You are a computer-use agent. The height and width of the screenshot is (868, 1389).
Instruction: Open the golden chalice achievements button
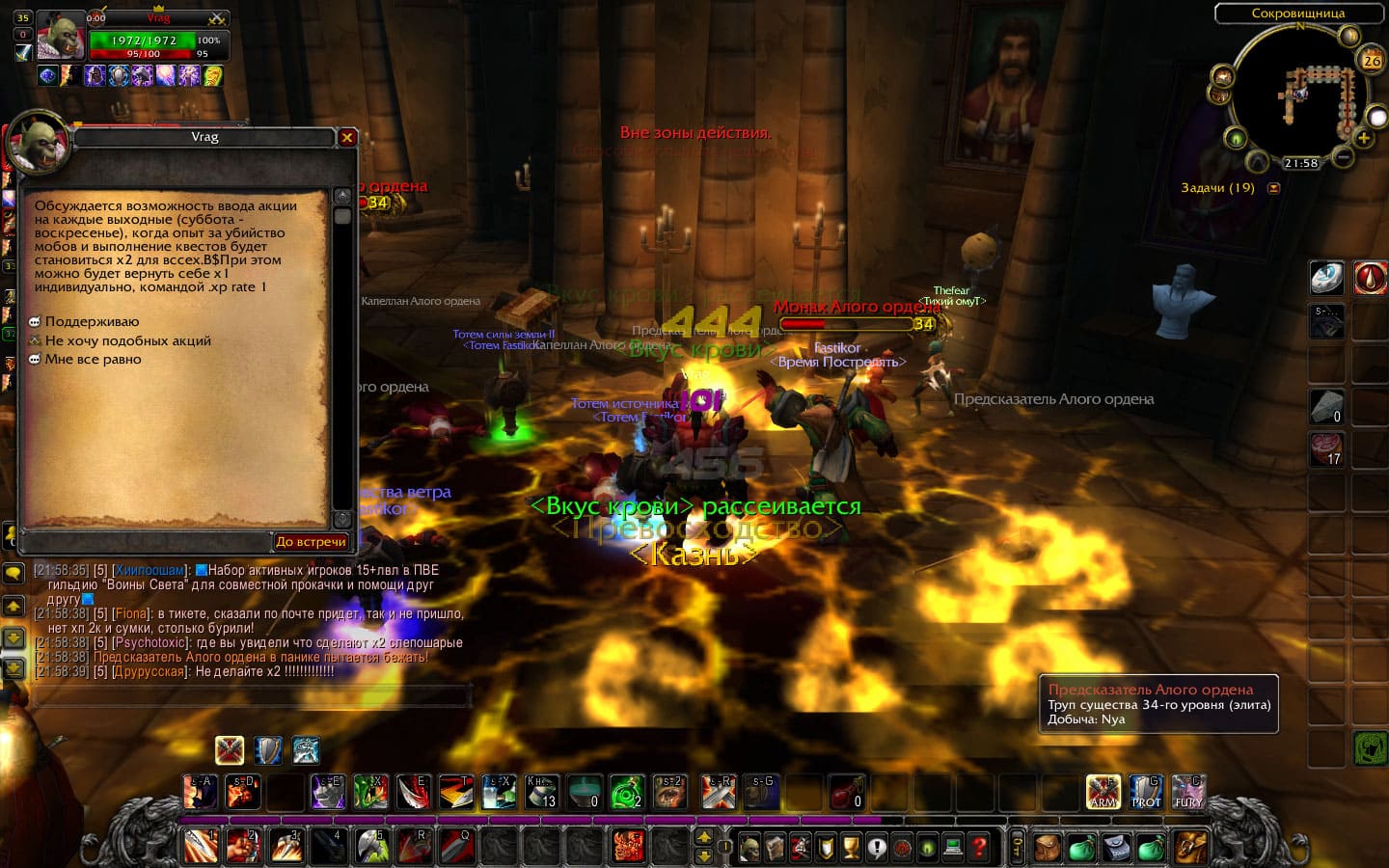click(851, 848)
